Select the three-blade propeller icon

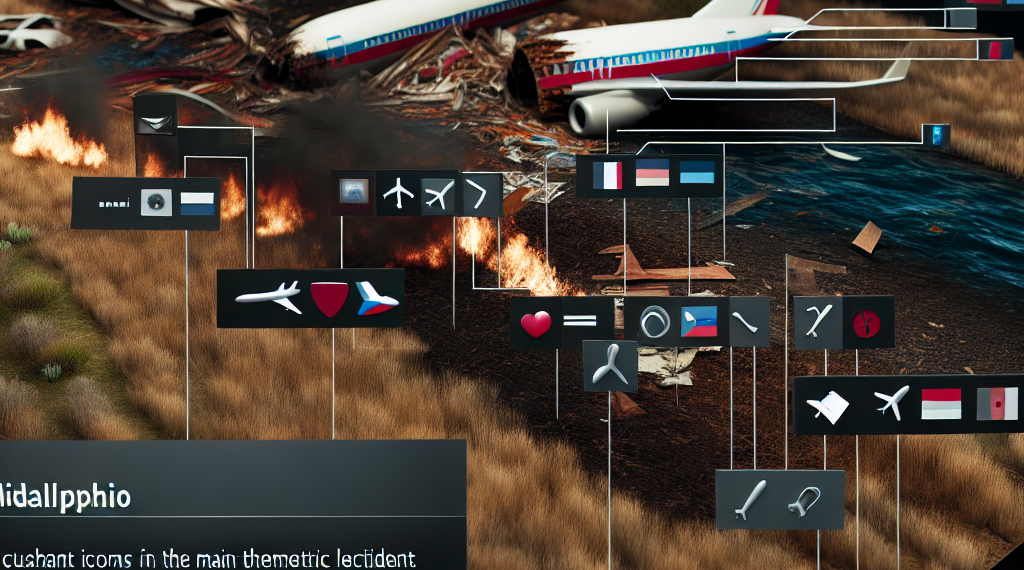click(607, 364)
